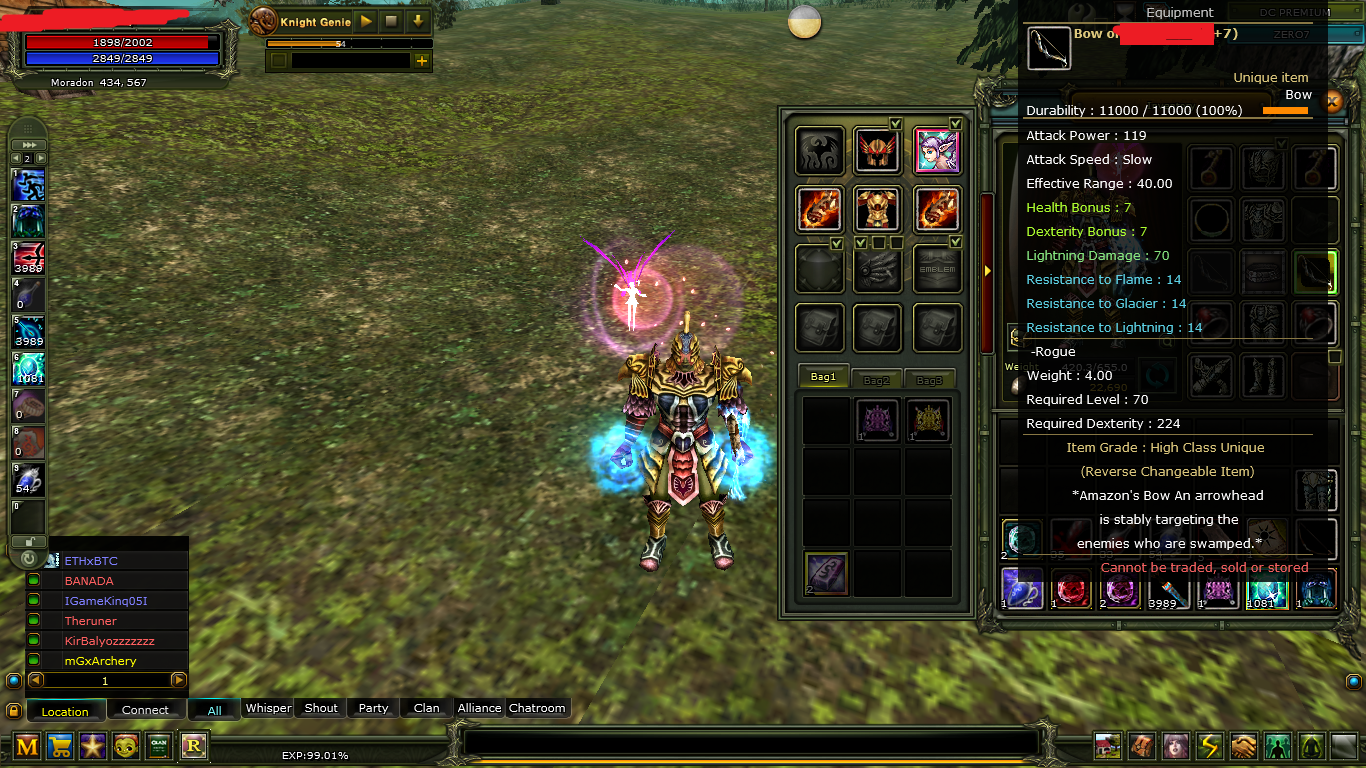Open the Power-Up Store cart icon
Image resolution: width=1366 pixels, height=768 pixels.
coord(60,746)
